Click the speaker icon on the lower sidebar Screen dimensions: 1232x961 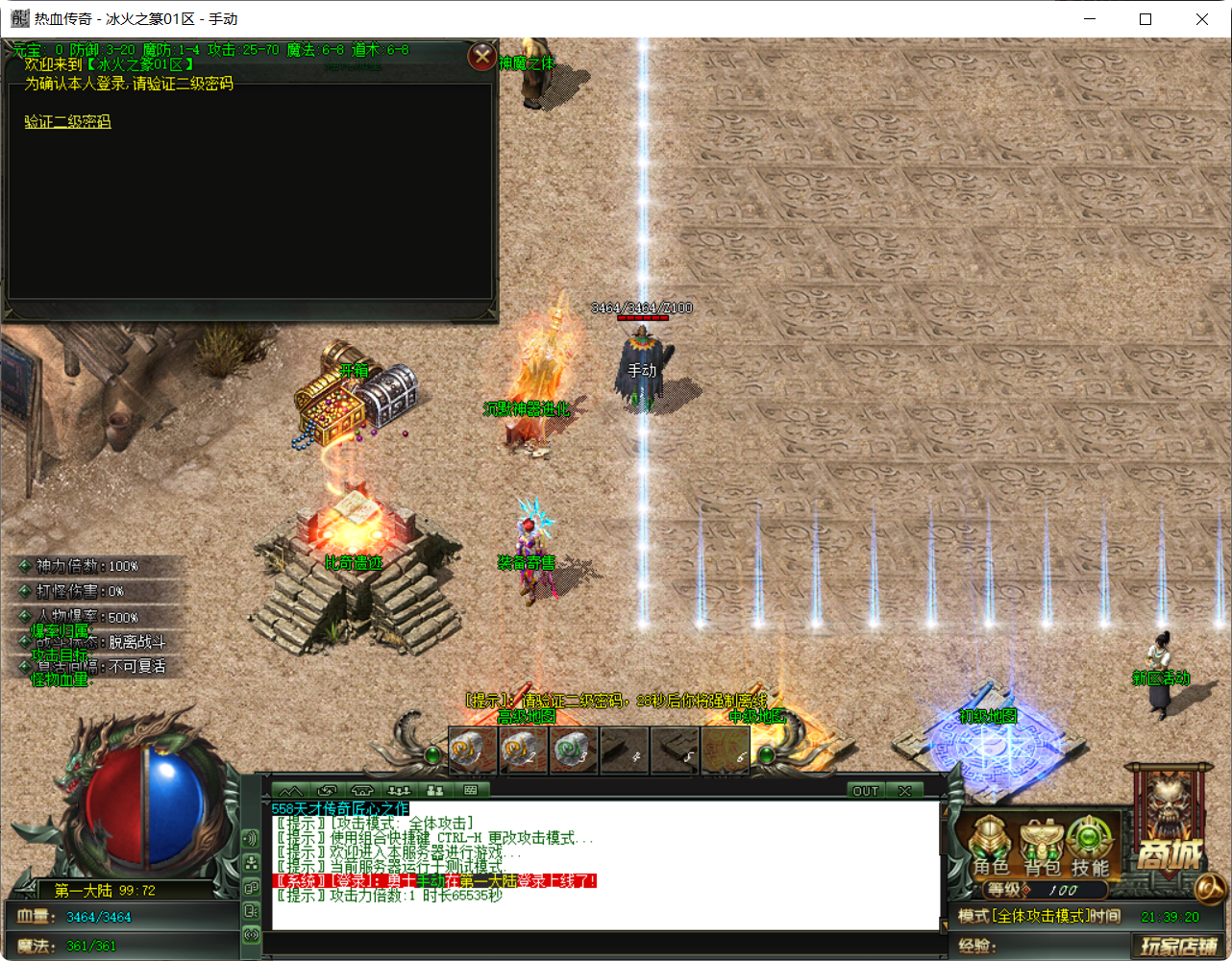[250, 838]
